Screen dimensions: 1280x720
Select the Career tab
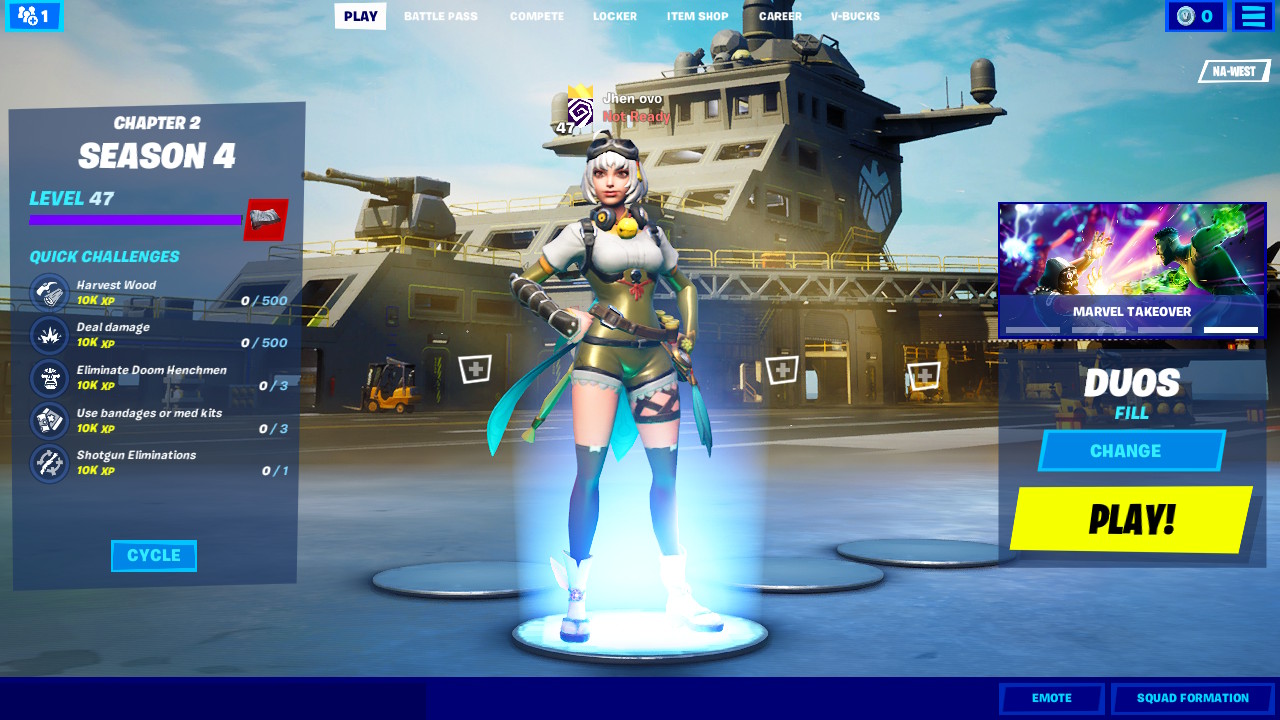click(x=780, y=16)
